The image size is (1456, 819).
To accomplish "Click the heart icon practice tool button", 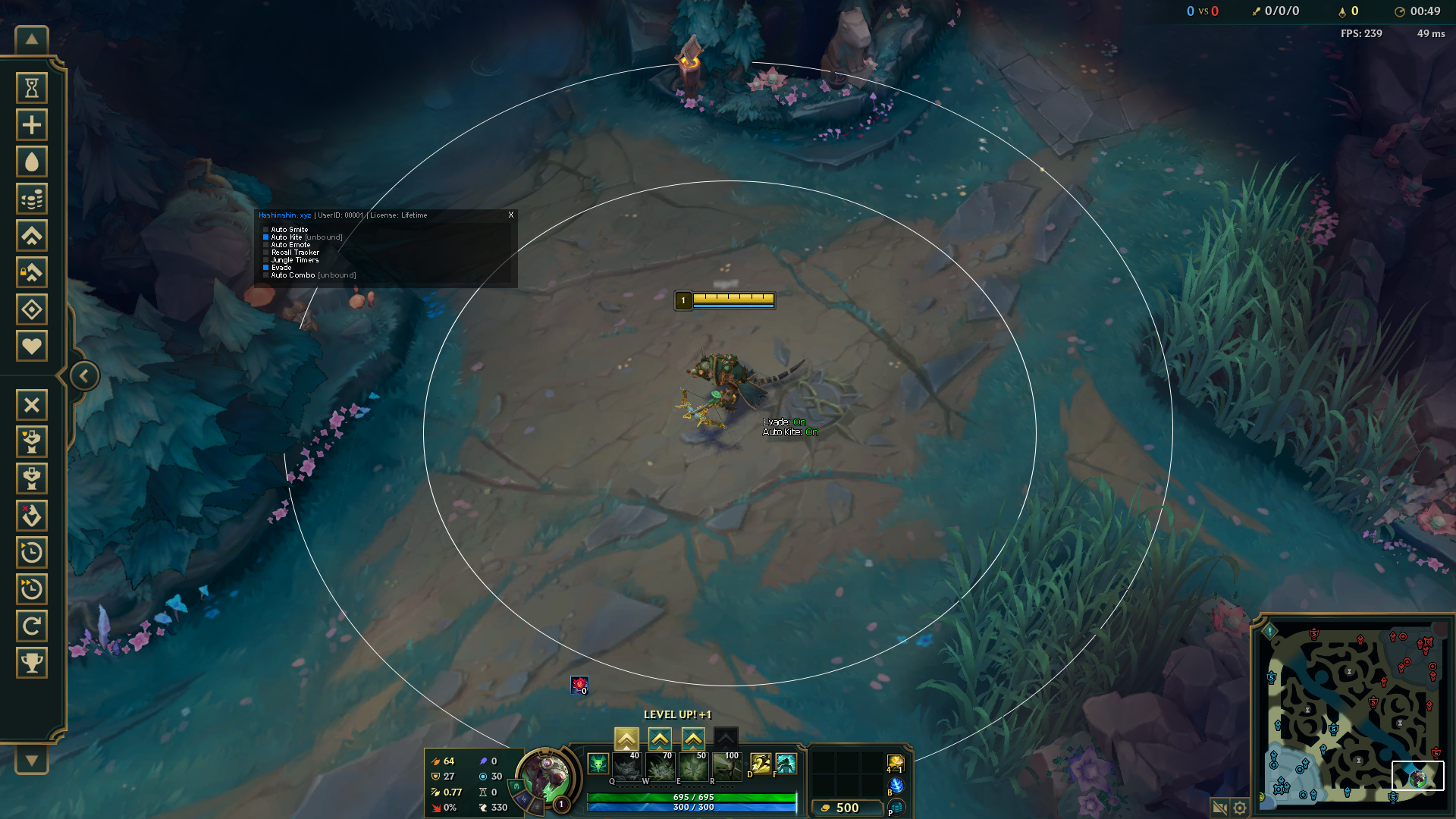I will [32, 347].
